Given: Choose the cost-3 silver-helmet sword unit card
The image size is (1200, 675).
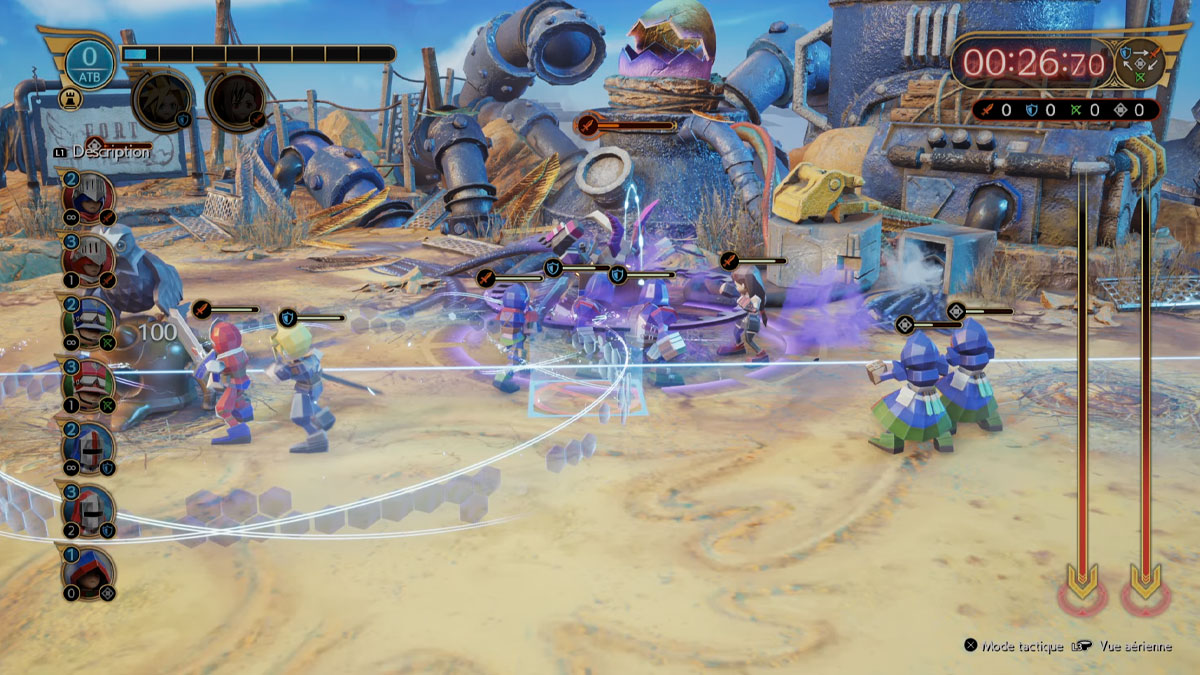Looking at the screenshot, I should 88,259.
